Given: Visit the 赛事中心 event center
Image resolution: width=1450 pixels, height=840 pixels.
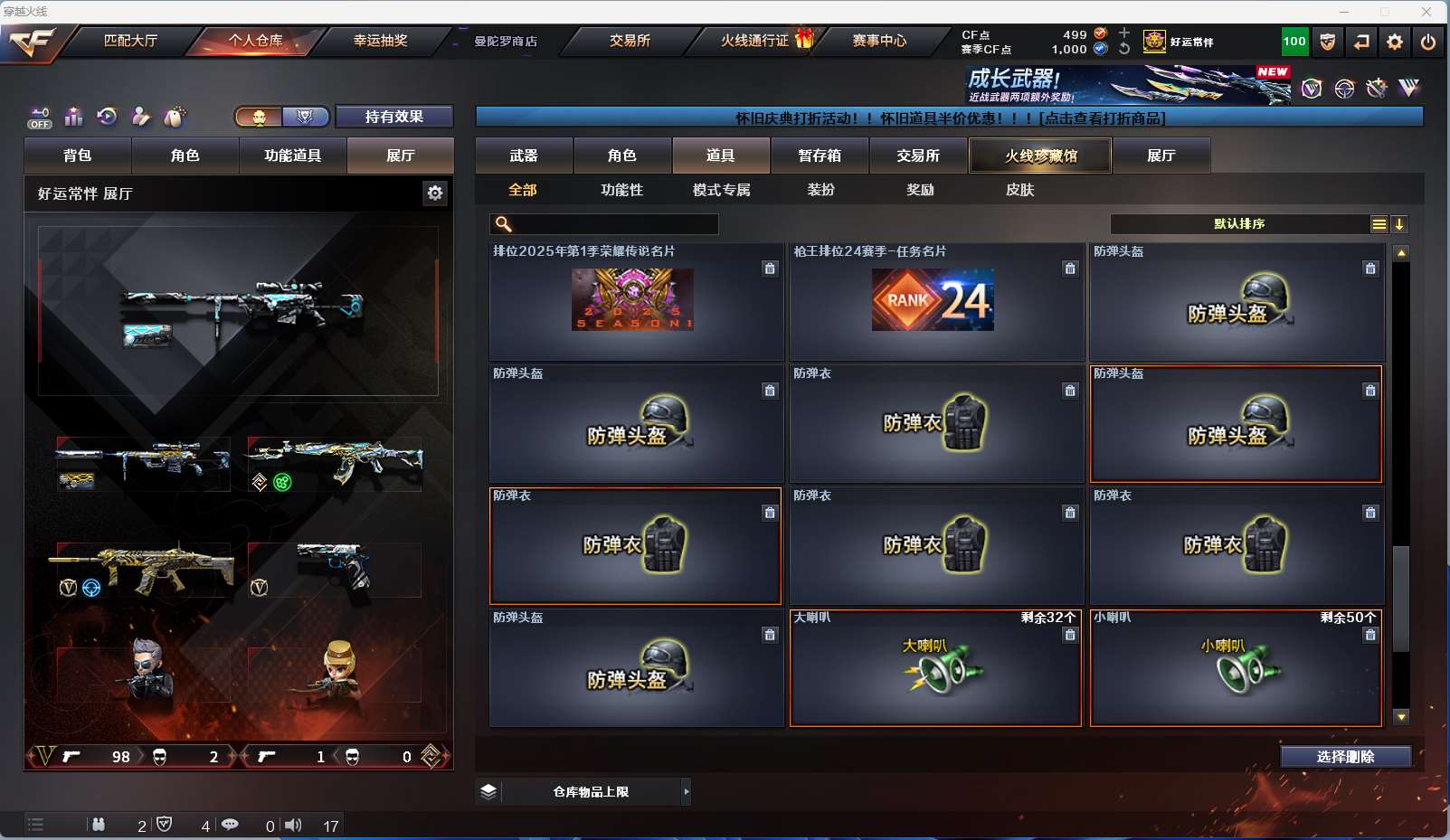Looking at the screenshot, I should (x=879, y=41).
